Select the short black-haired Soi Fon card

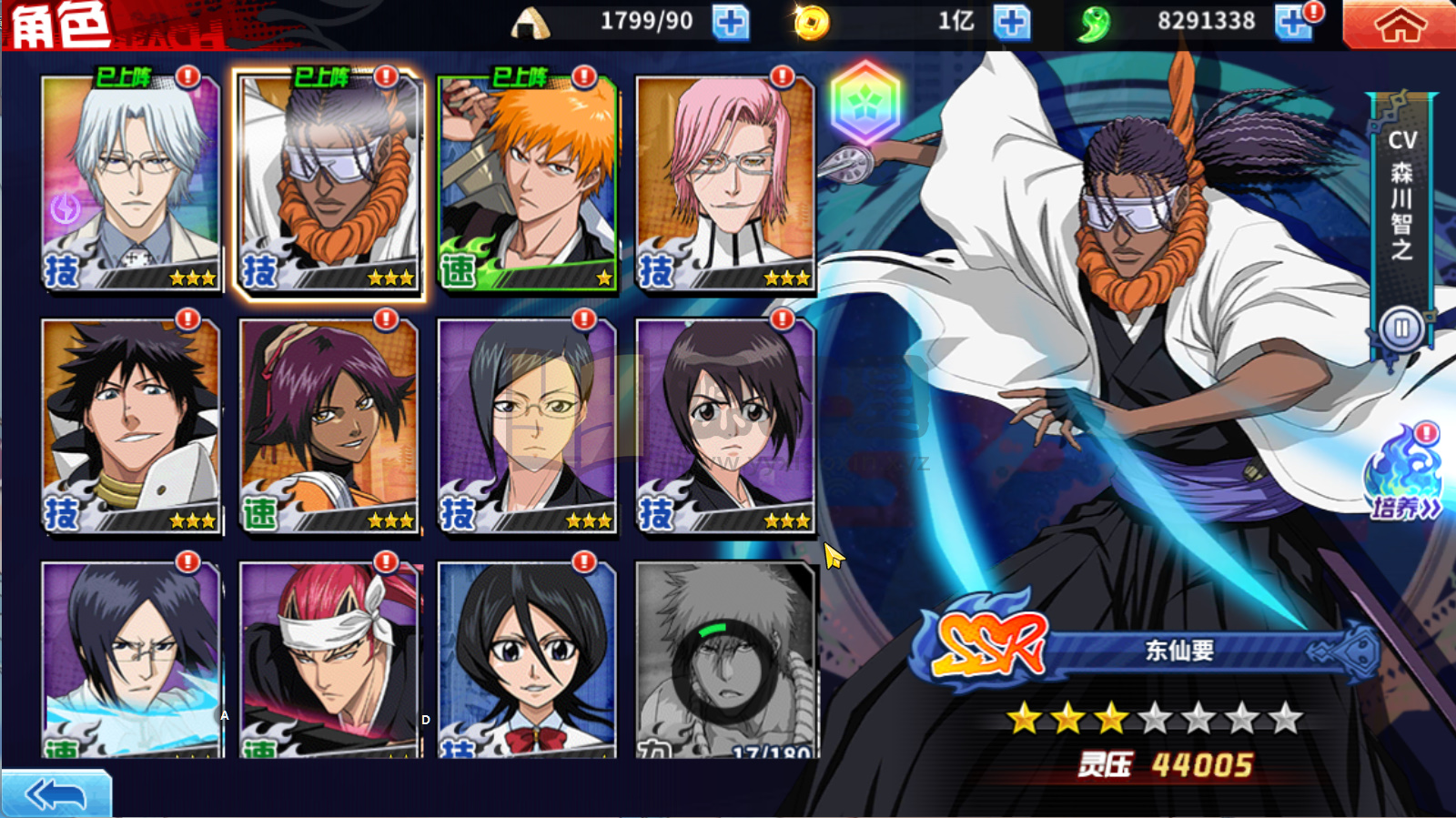pyautogui.click(x=724, y=426)
